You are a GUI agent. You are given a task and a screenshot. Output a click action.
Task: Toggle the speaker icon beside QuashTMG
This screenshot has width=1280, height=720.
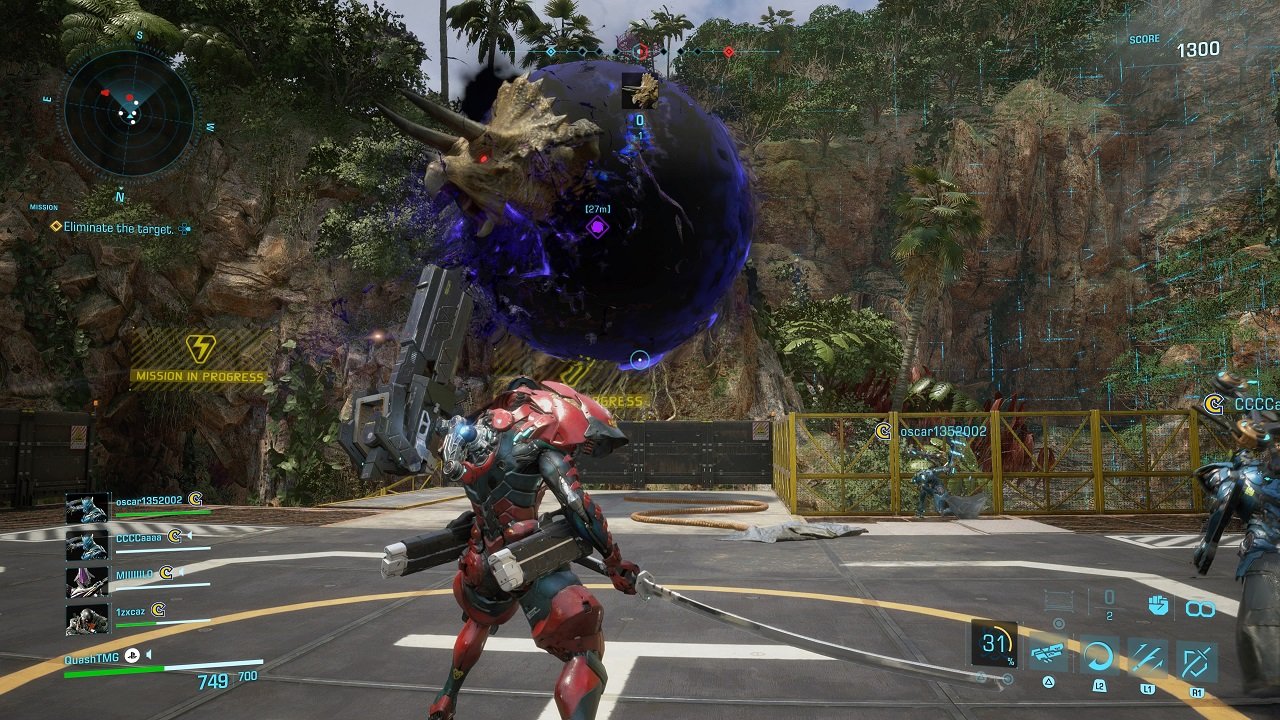tap(147, 656)
